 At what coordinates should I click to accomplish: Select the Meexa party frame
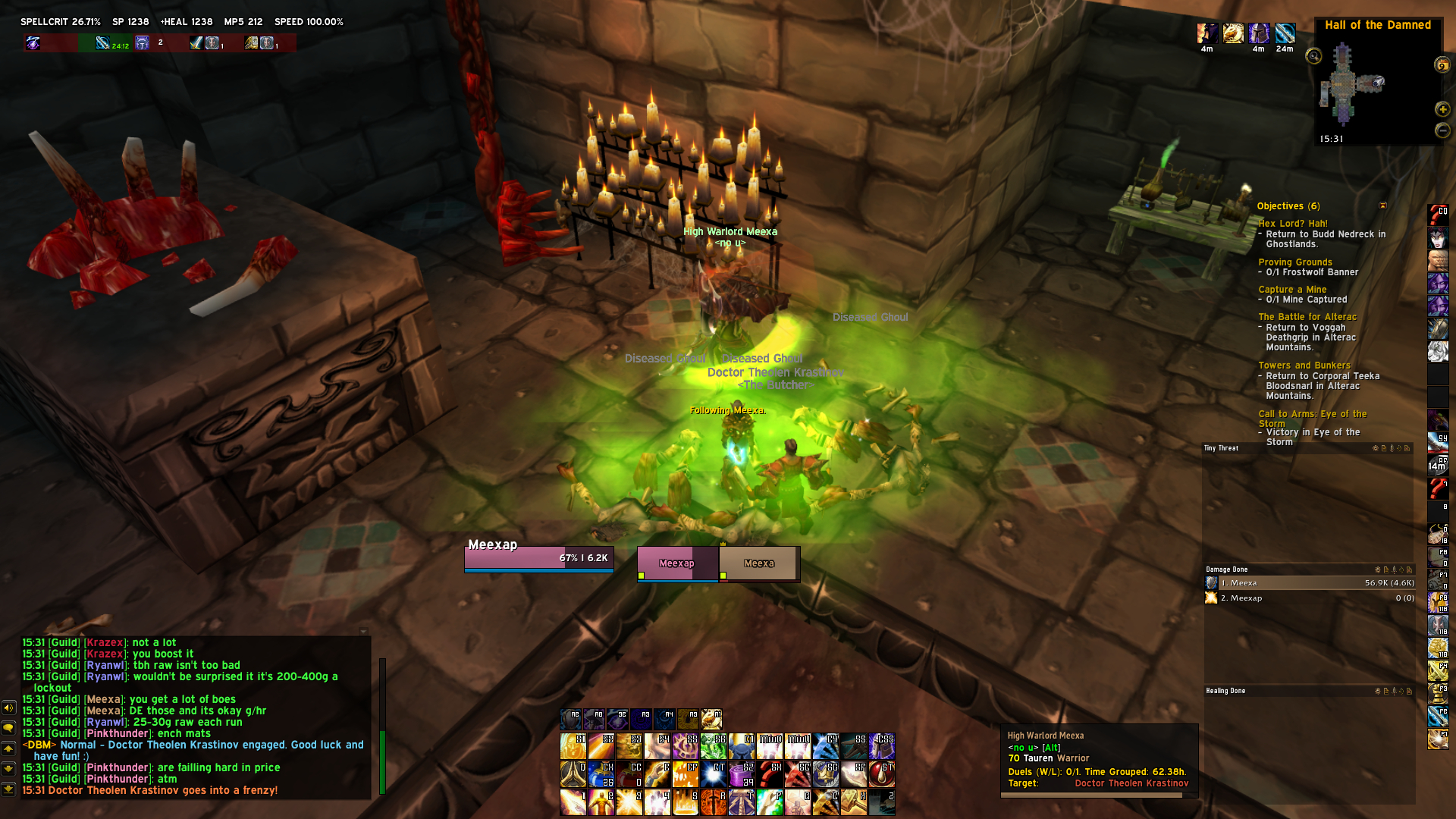point(759,563)
